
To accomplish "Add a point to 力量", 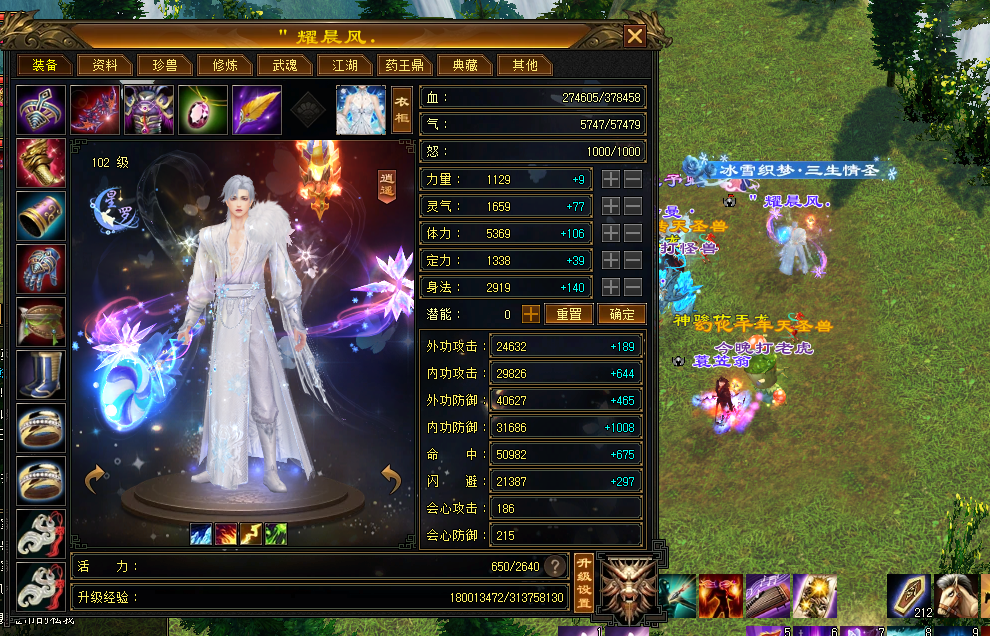I will (x=610, y=180).
